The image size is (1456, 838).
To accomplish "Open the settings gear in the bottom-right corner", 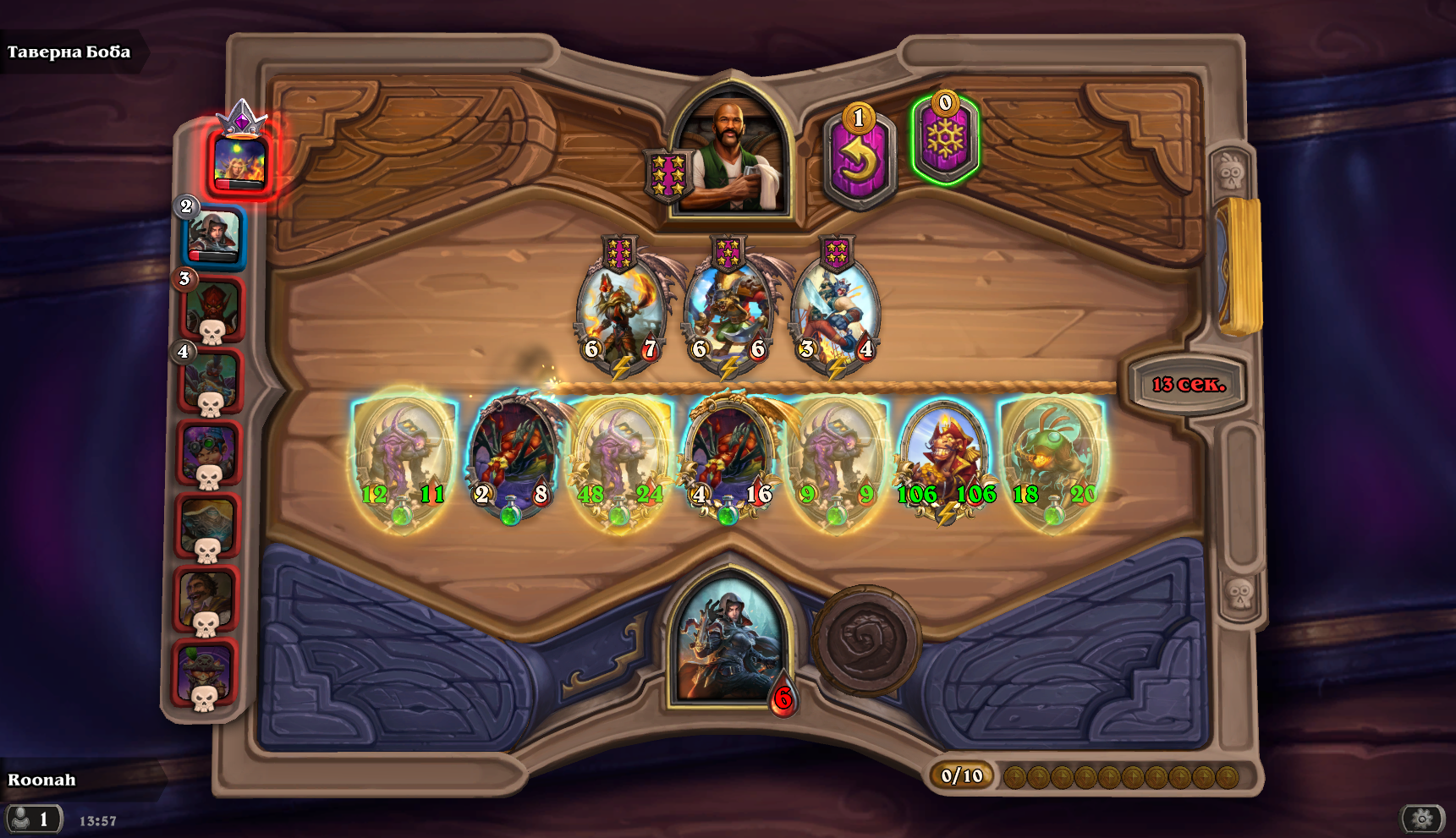I will (x=1421, y=818).
